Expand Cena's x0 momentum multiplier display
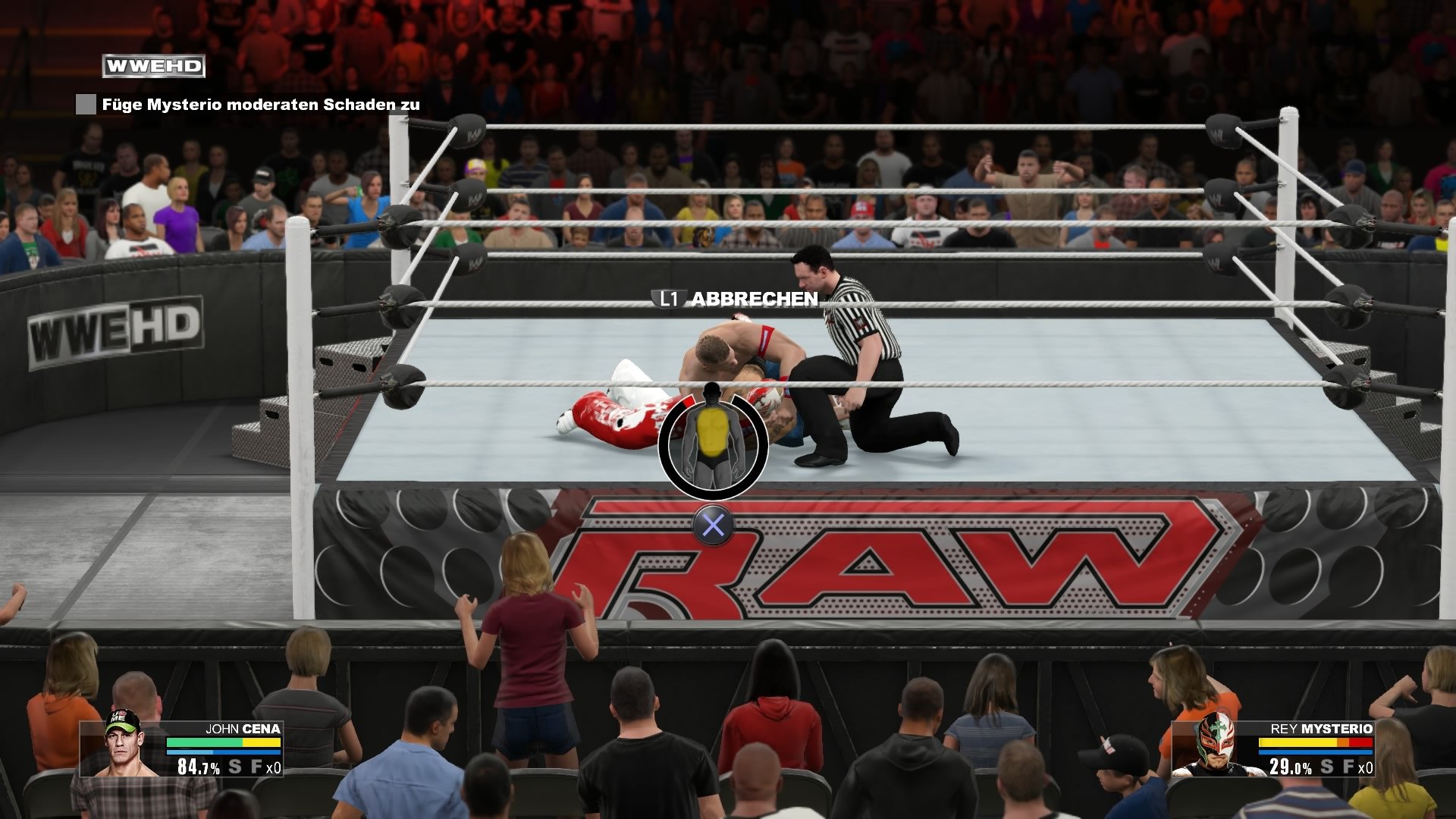Screen dimensions: 1456x819 coord(274,767)
